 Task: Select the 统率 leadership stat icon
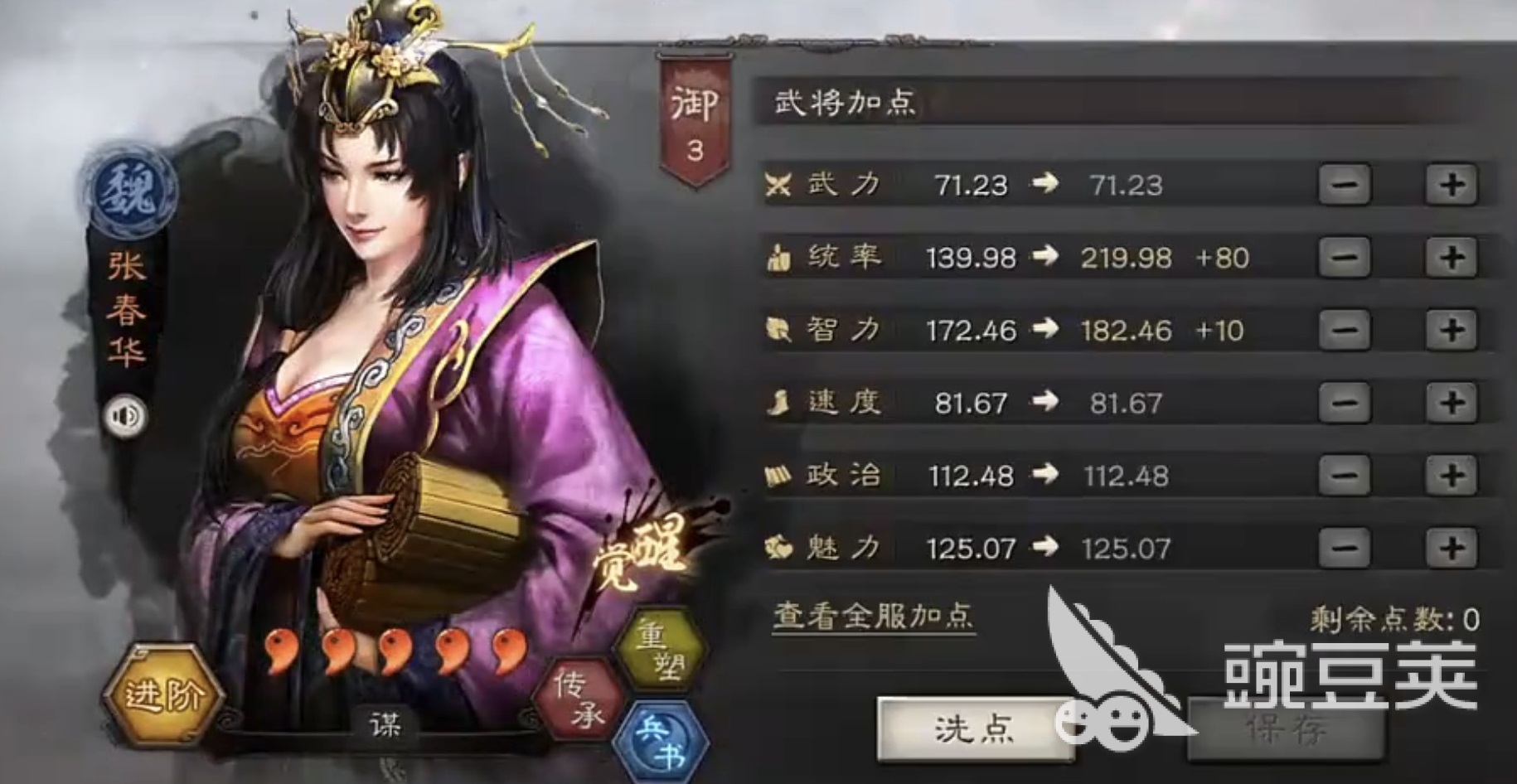(778, 258)
